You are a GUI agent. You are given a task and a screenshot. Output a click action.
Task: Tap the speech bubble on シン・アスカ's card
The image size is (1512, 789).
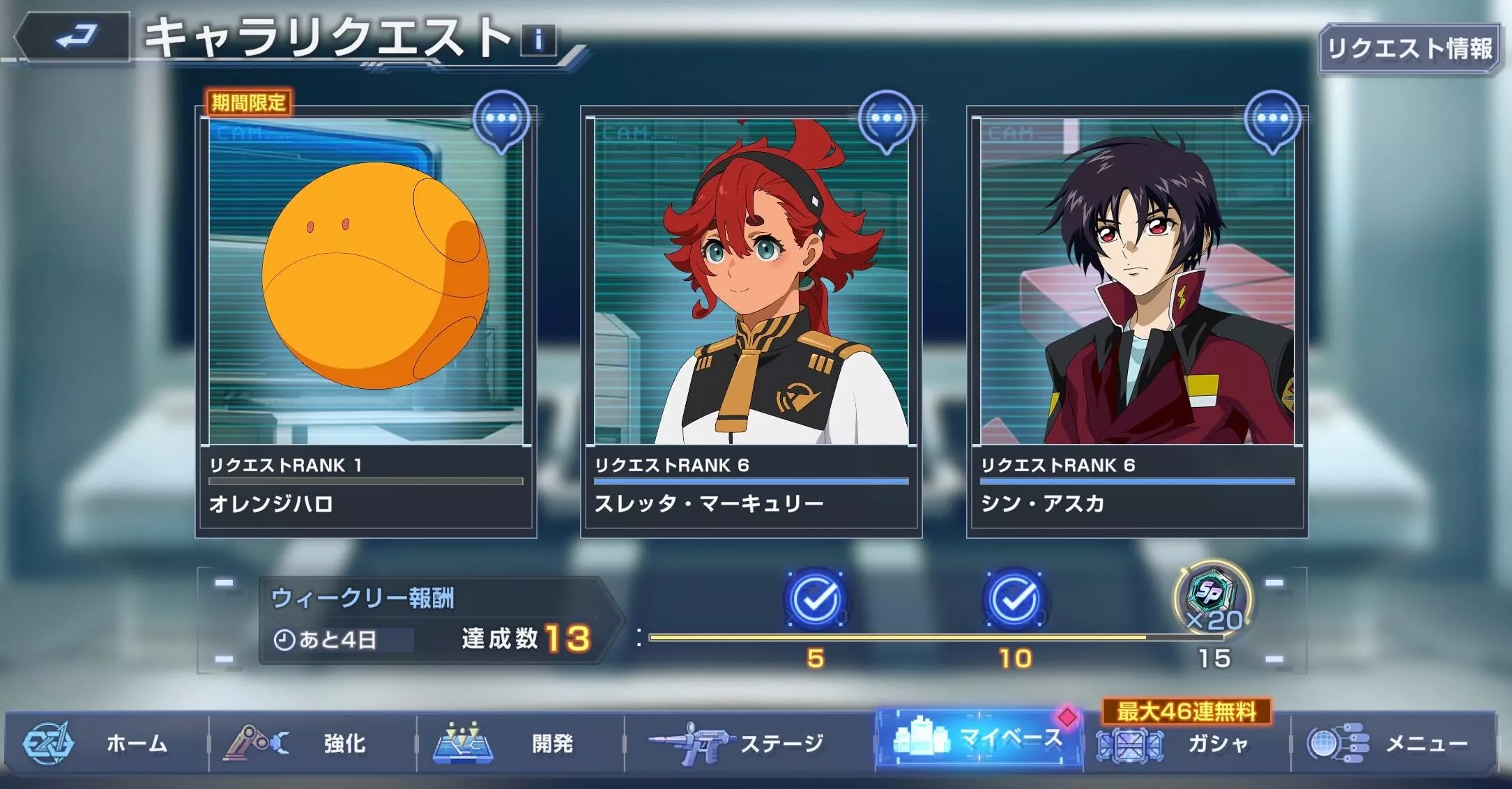click(x=1273, y=118)
